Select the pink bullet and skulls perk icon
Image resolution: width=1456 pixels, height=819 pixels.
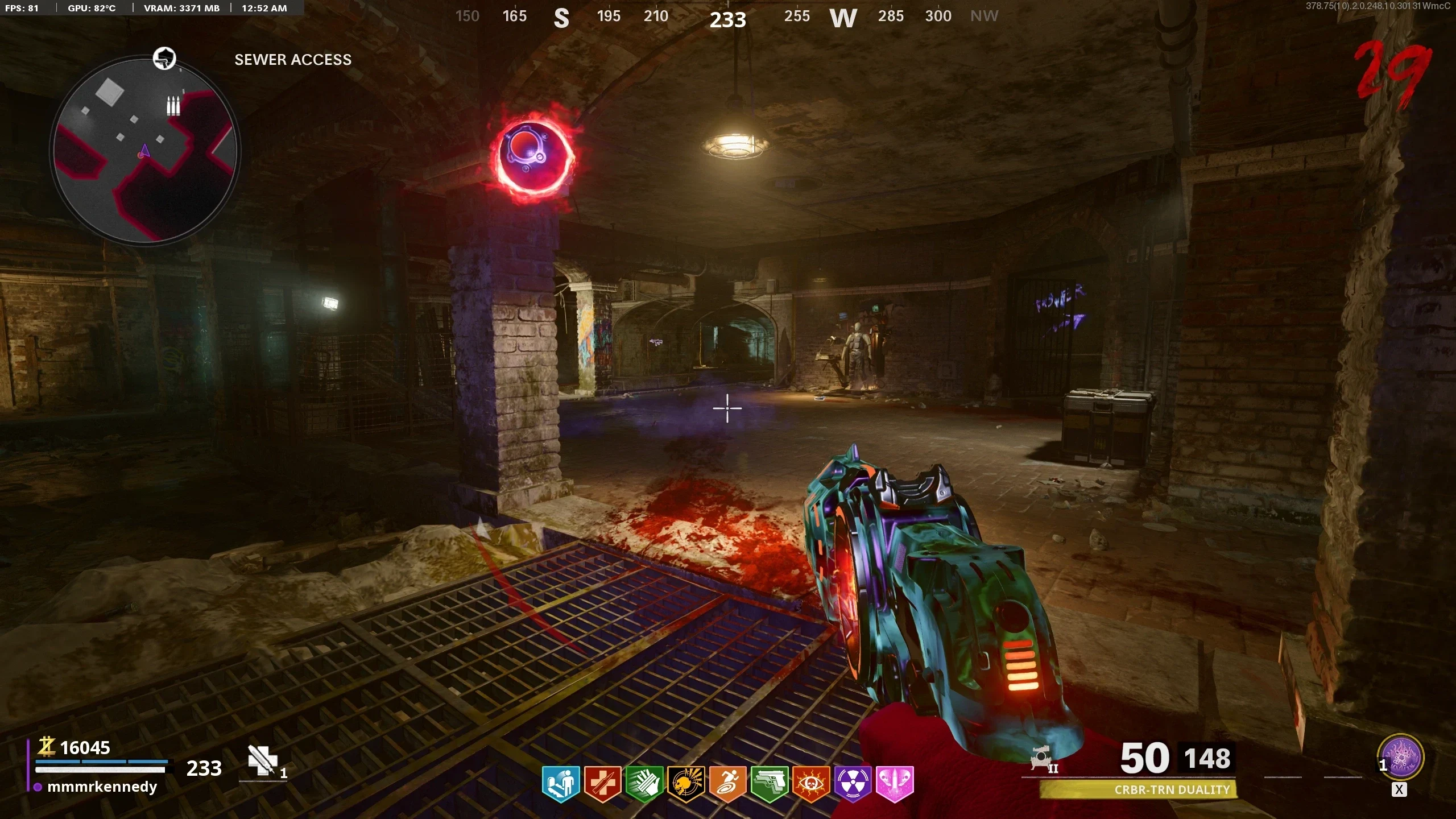895,784
